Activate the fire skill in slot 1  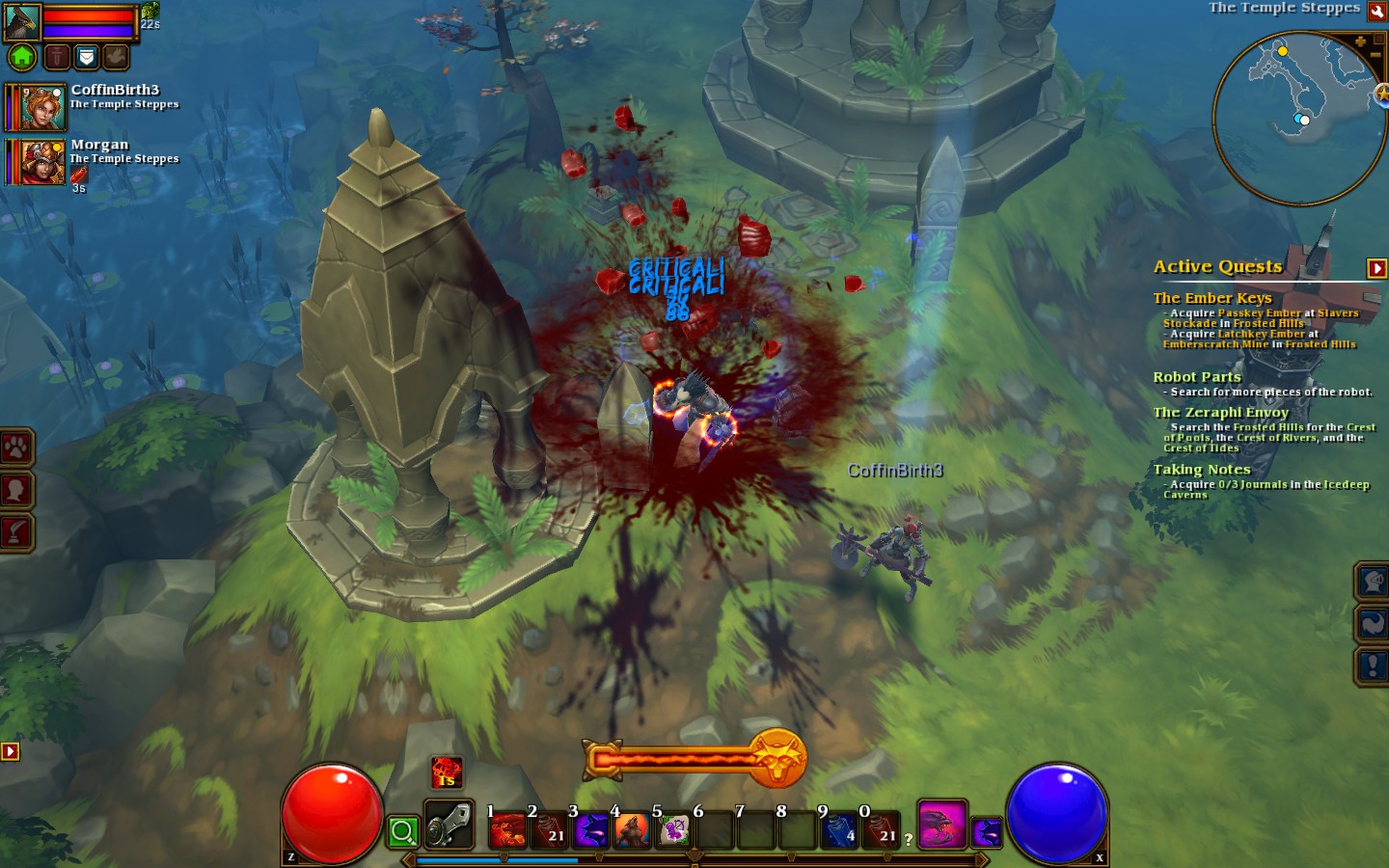tap(507, 830)
